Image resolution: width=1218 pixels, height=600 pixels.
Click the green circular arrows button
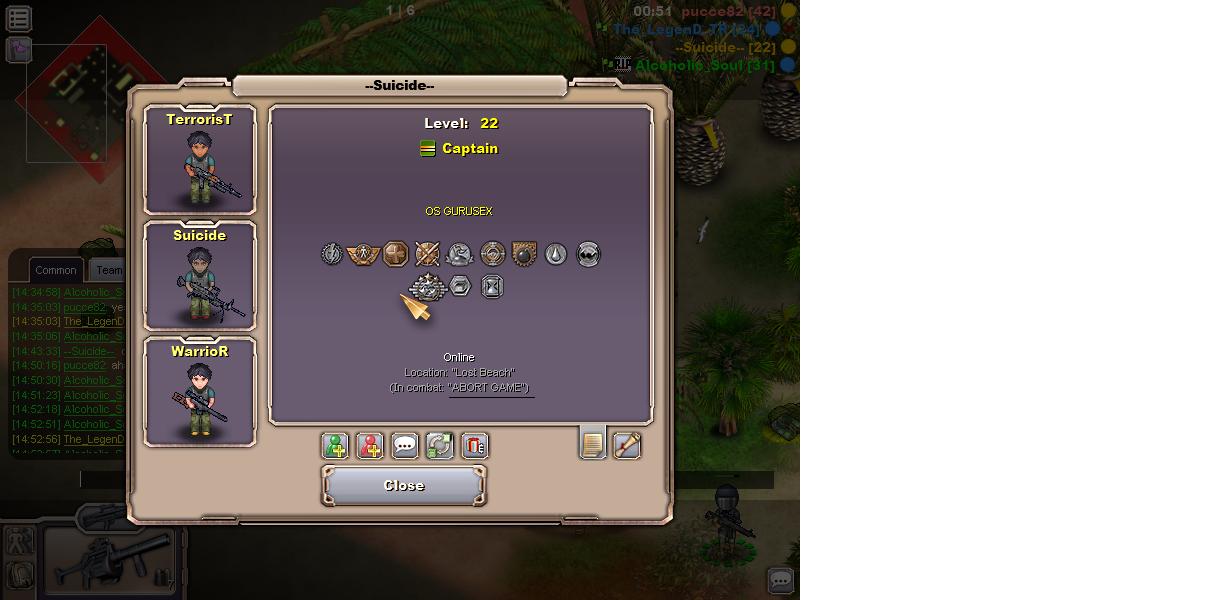pos(440,446)
